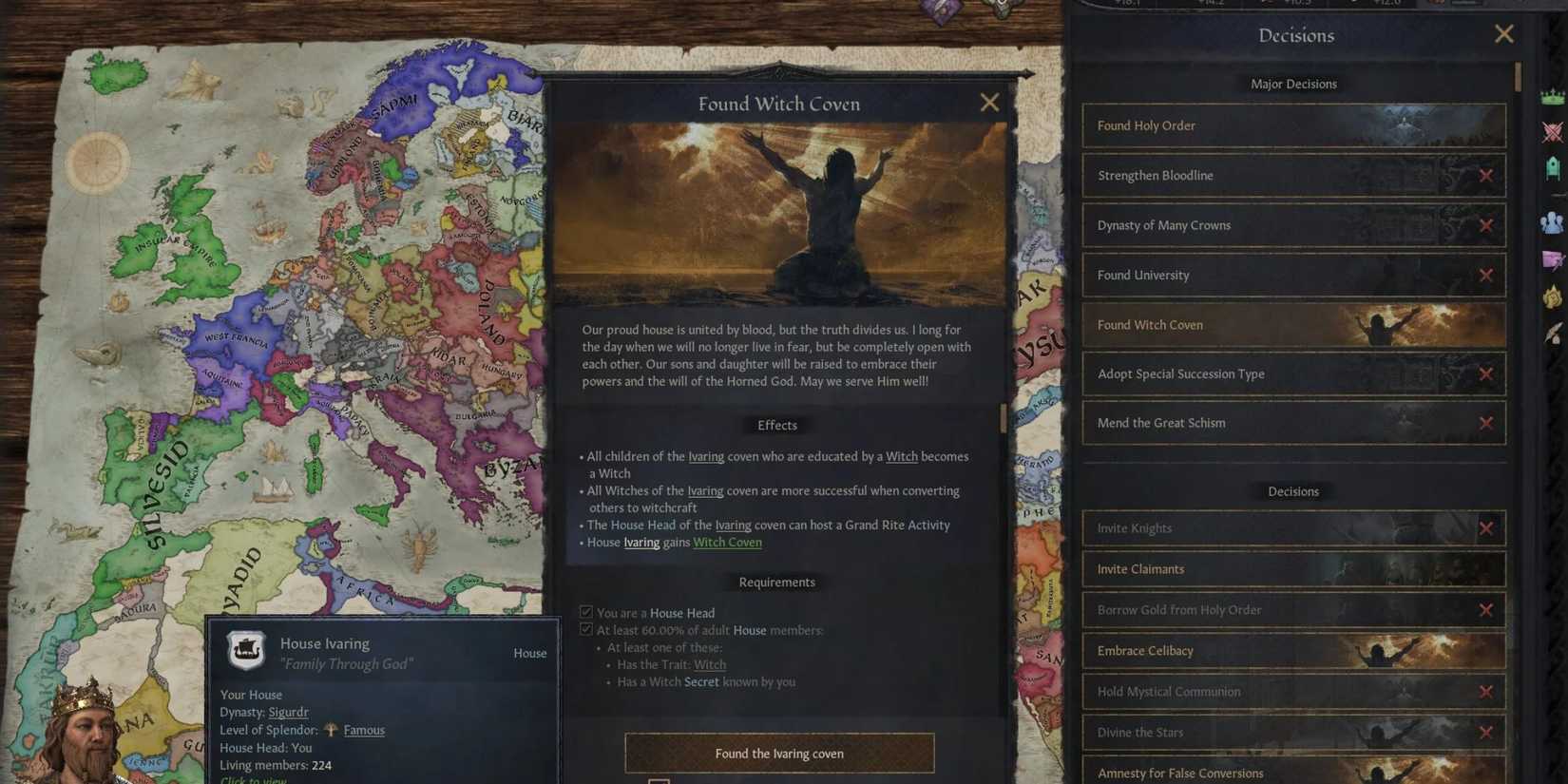Select the Mend the Great Schism decision
The image size is (1568, 784).
click(1235, 423)
